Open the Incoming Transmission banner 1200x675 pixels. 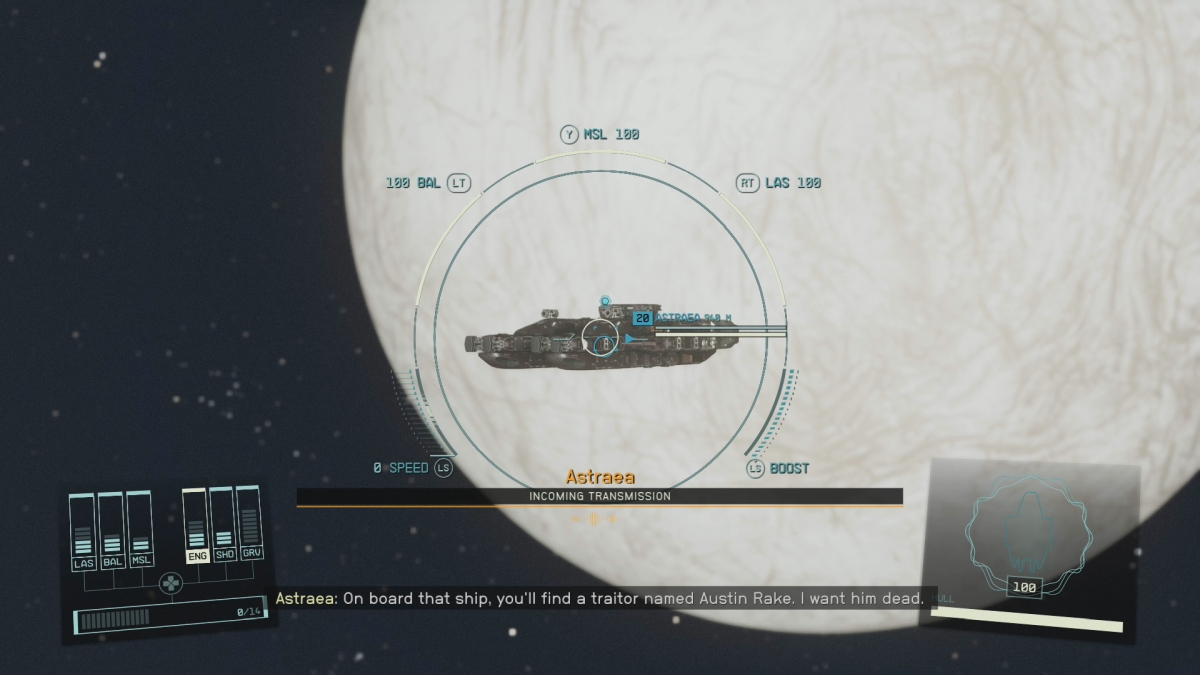tap(599, 496)
